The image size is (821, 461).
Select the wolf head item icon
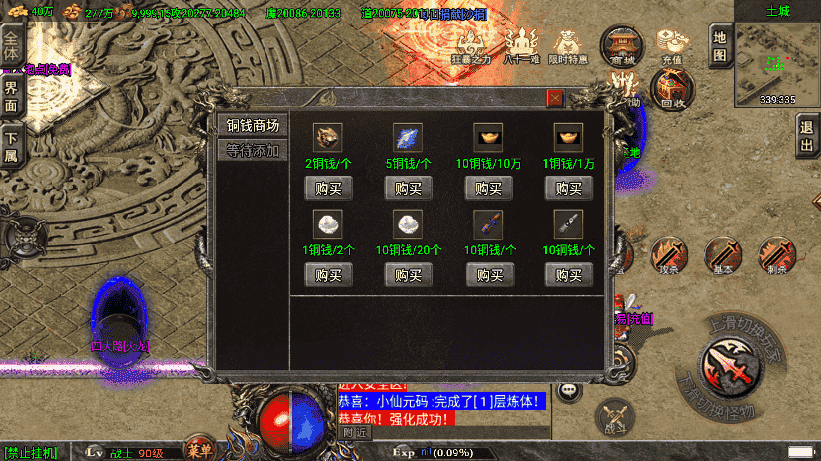click(328, 137)
